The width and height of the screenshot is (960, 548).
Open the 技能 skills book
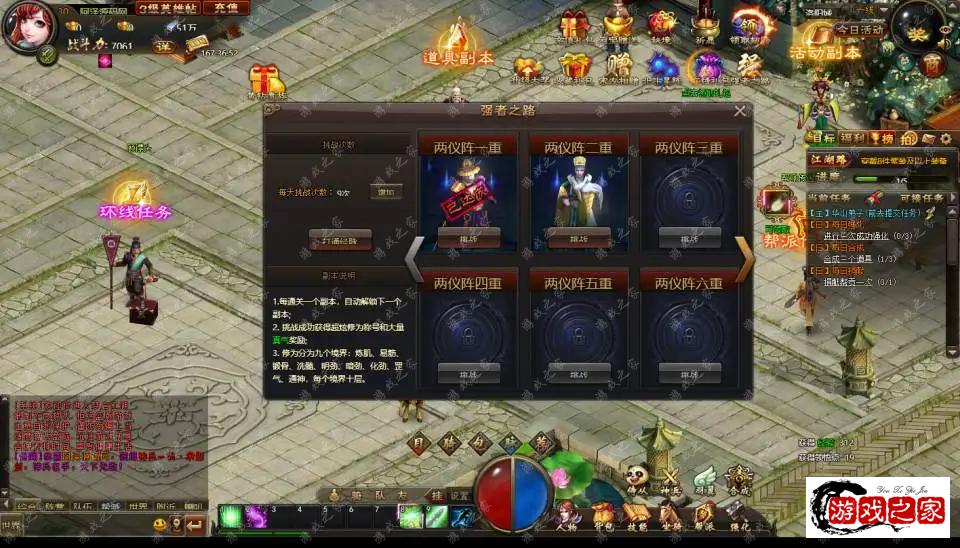tap(637, 518)
